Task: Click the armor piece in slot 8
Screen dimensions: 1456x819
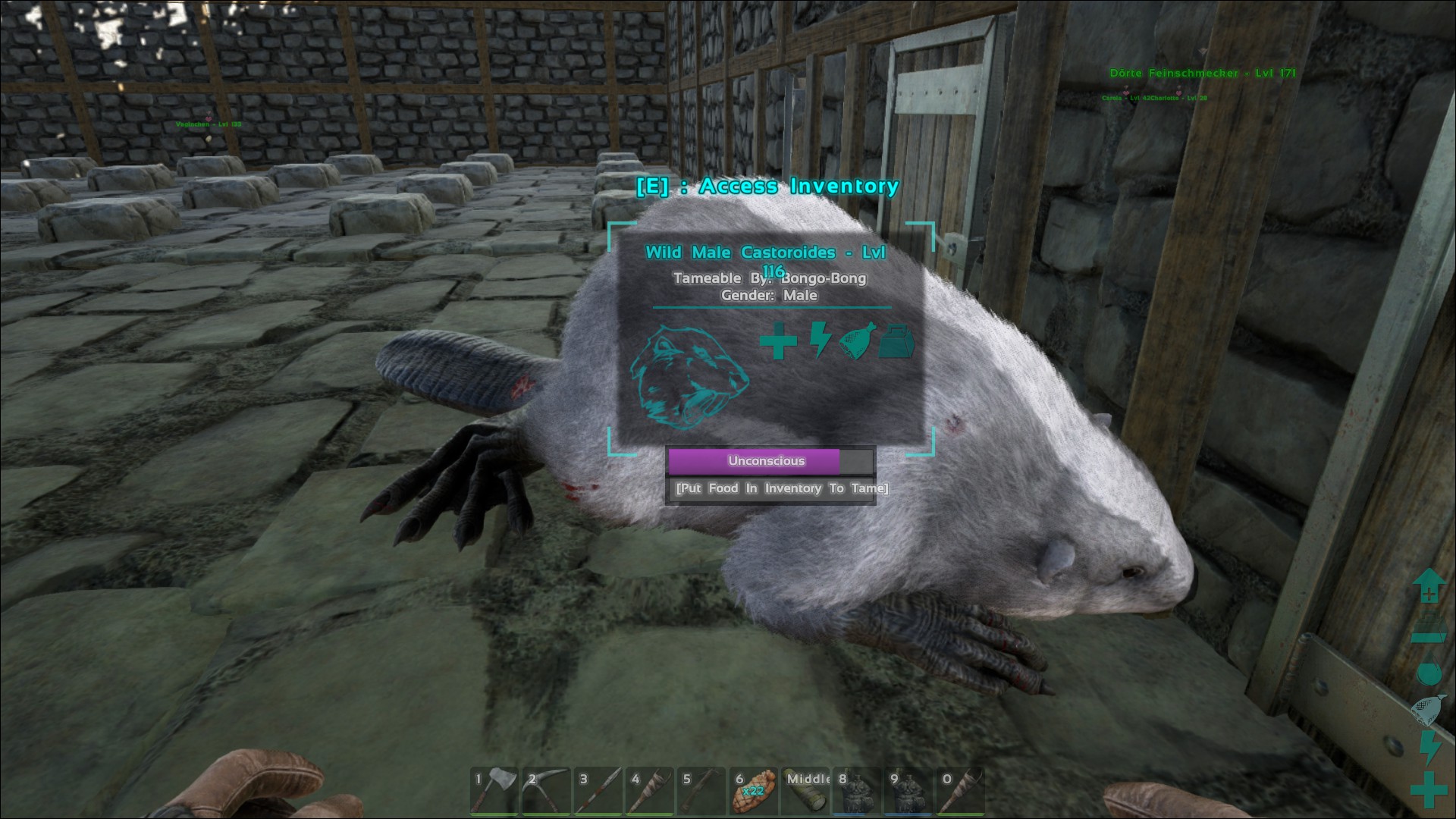Action: [858, 790]
